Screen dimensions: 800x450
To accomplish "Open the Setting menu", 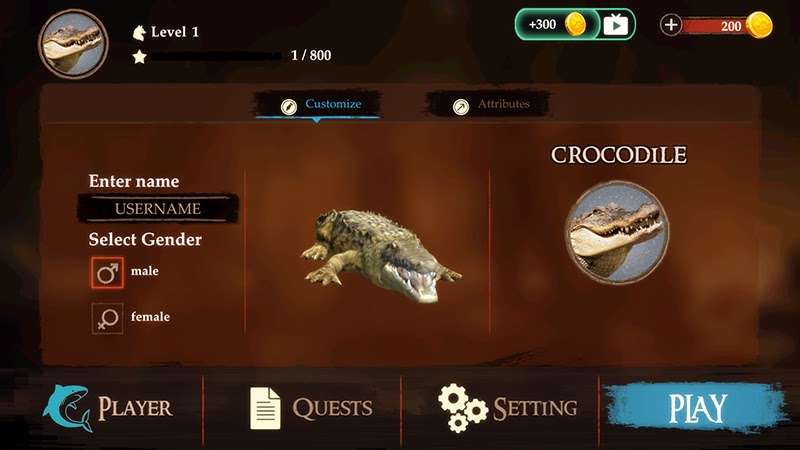I will 508,408.
